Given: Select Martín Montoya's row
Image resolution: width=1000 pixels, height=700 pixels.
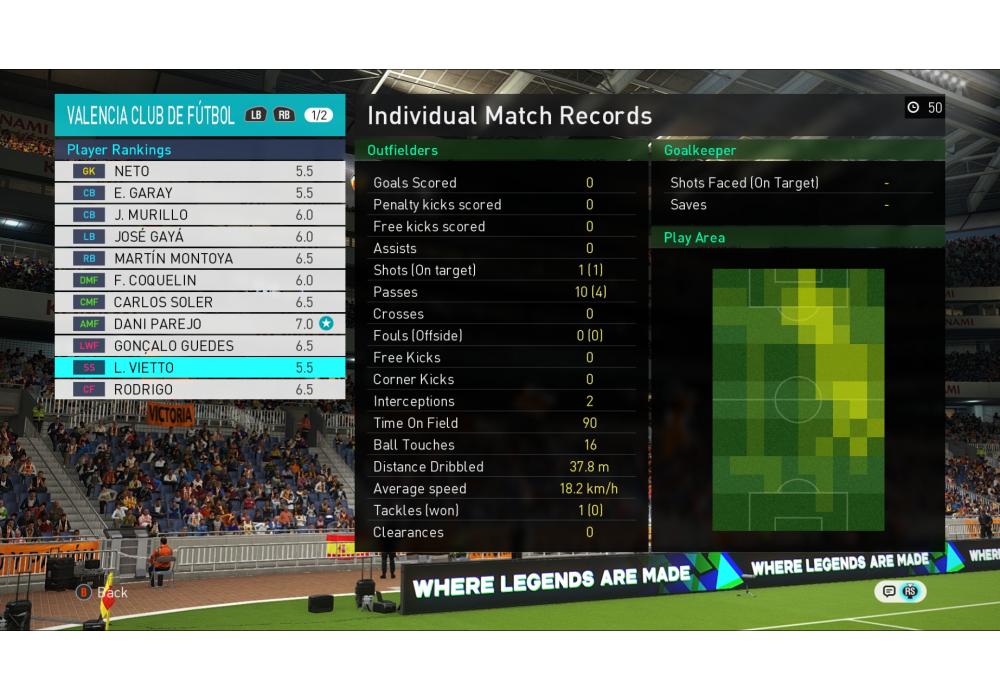Looking at the screenshot, I should (200, 258).
